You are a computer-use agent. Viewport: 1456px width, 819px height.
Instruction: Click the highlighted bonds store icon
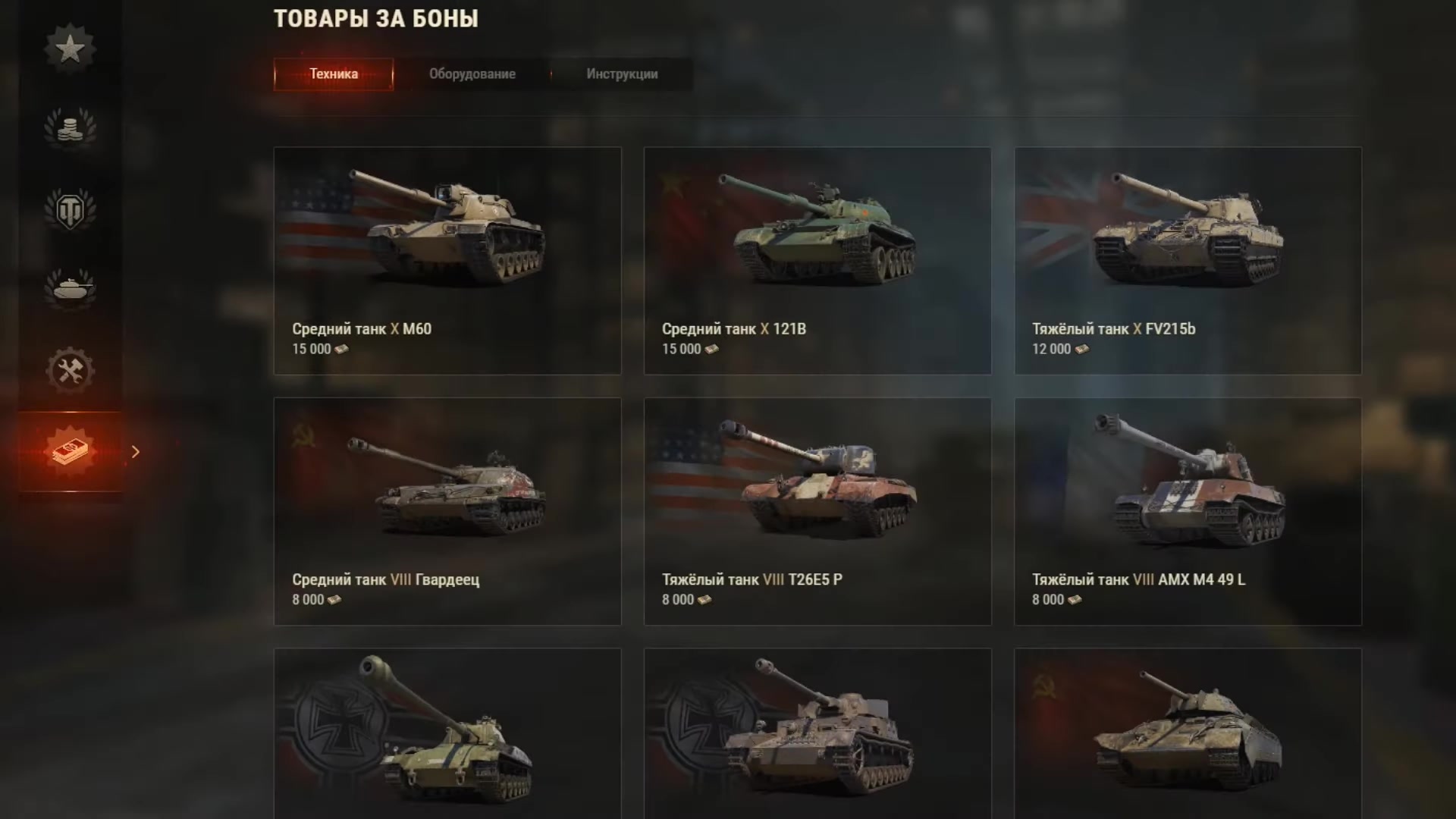[x=70, y=451]
